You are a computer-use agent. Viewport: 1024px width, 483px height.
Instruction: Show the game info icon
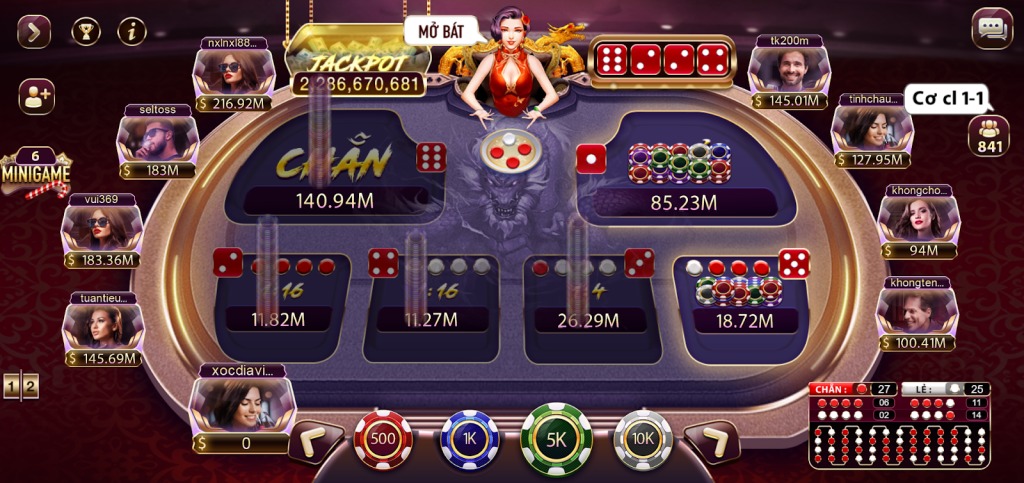132,31
